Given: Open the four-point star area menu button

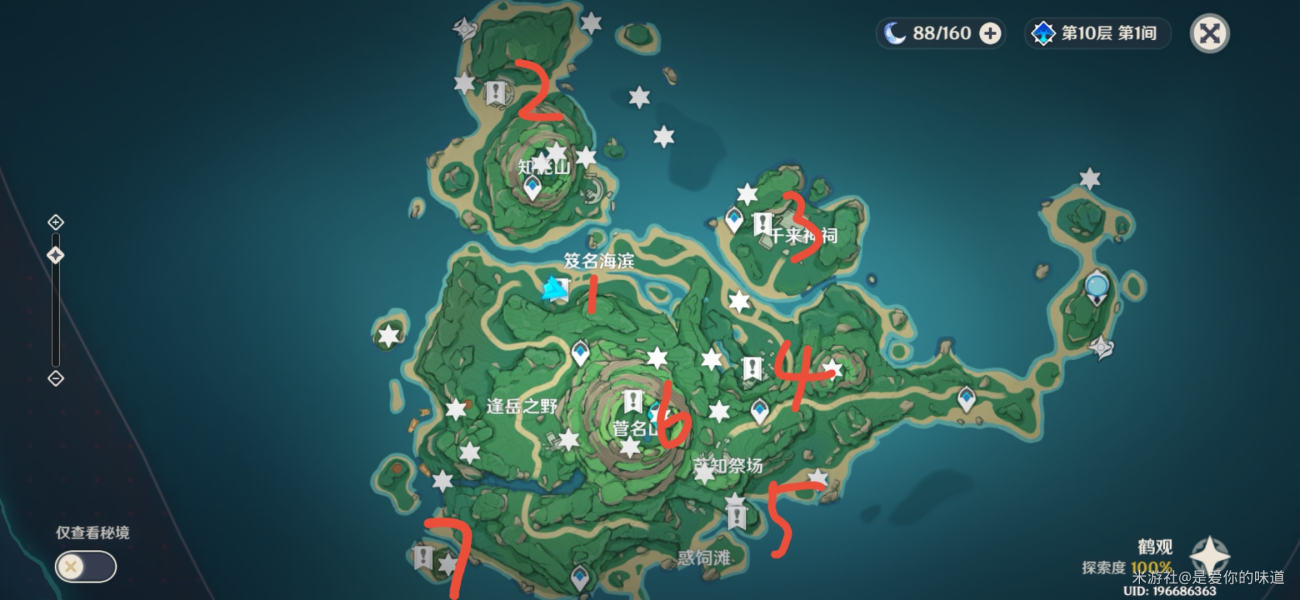Looking at the screenshot, I should [x=1210, y=557].
